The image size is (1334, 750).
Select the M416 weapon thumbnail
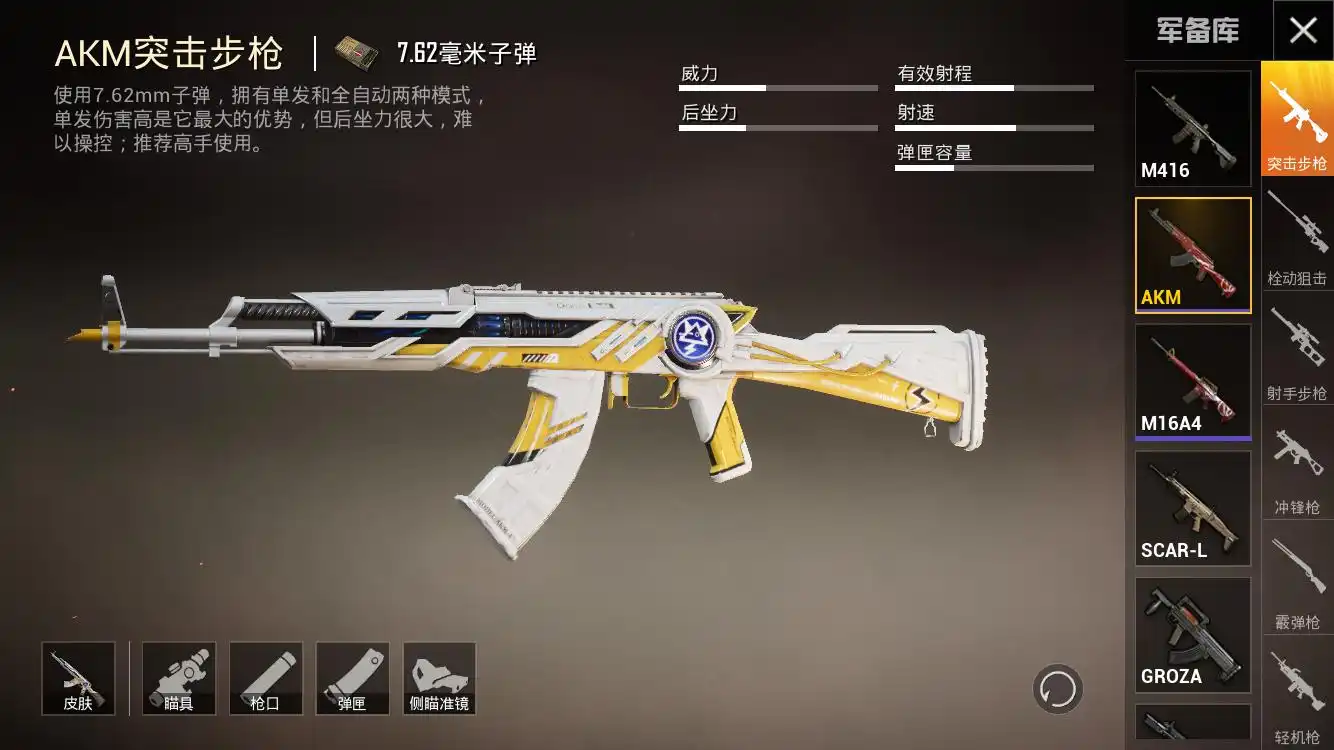(x=1192, y=125)
